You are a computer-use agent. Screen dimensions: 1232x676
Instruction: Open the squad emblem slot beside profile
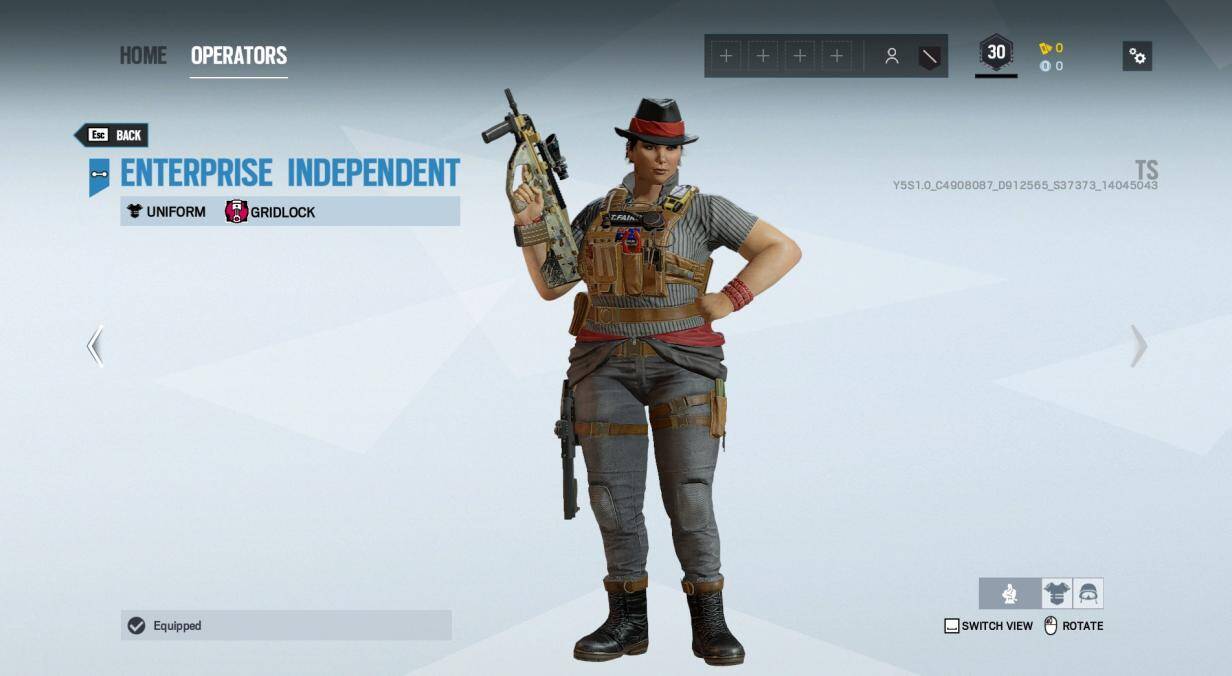pyautogui.click(x=929, y=56)
